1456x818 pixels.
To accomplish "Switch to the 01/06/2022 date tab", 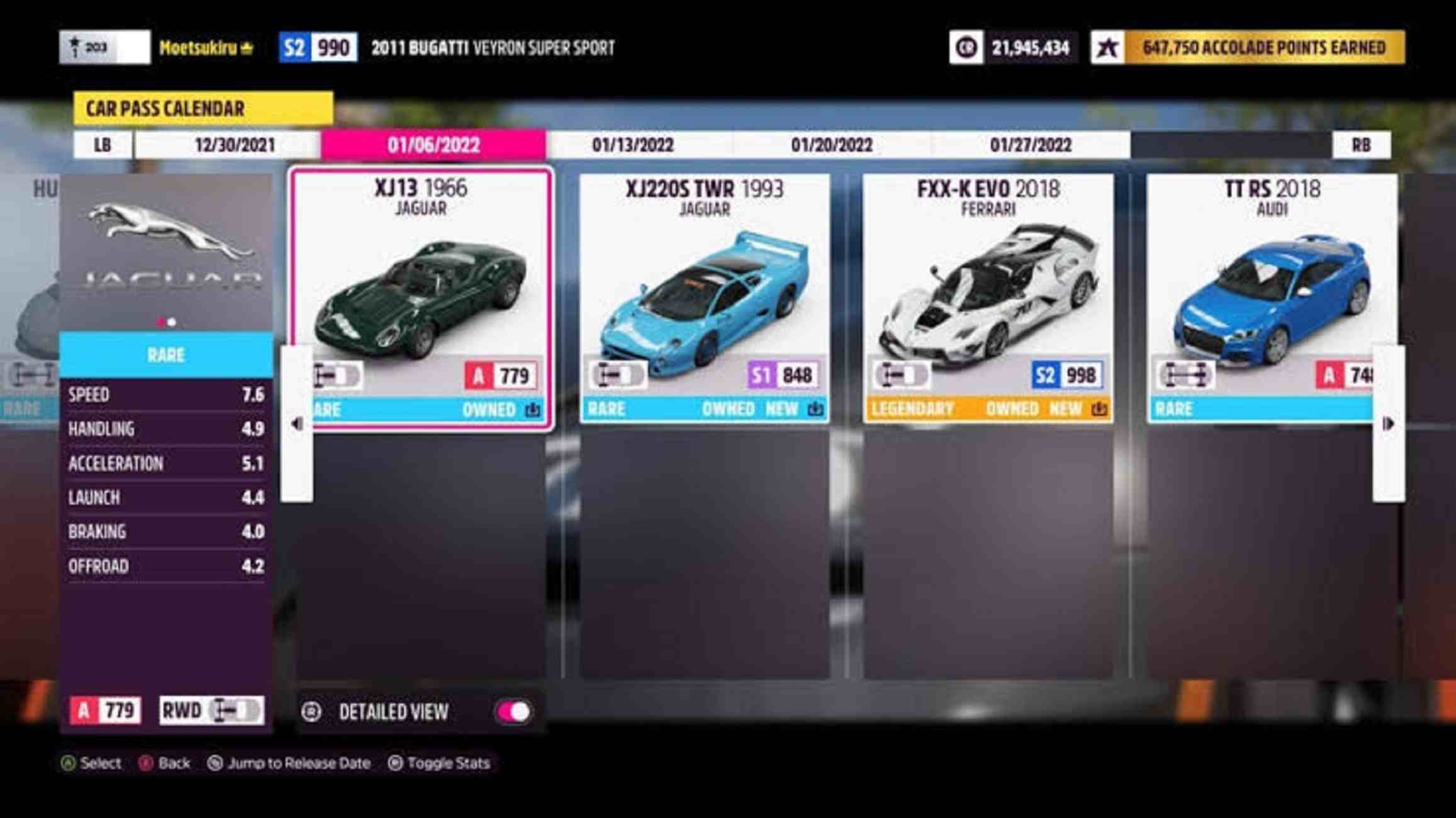I will [434, 145].
